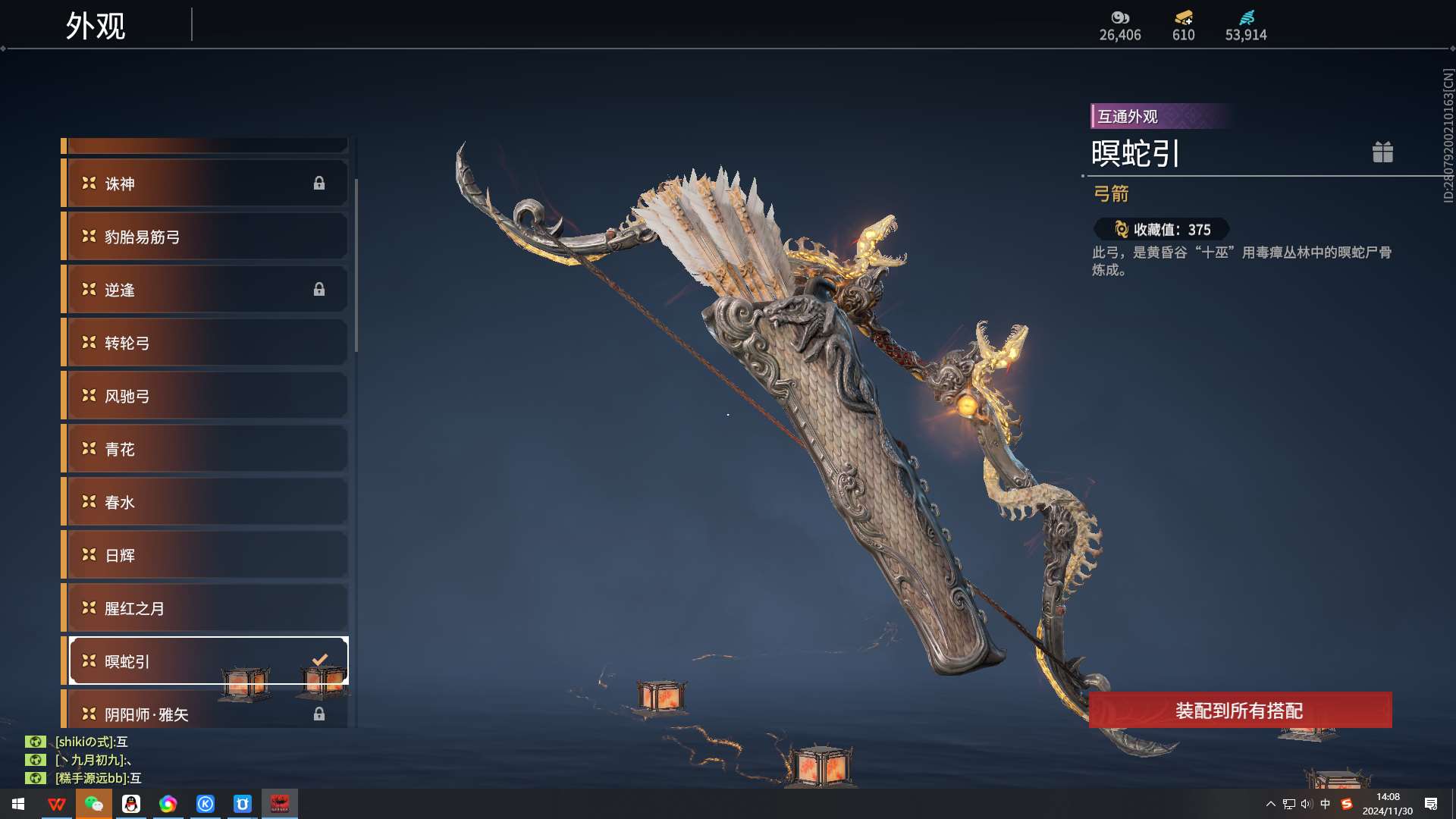The width and height of the screenshot is (1456, 819).
Task: Choose the 青花 appearance
Action: (205, 449)
